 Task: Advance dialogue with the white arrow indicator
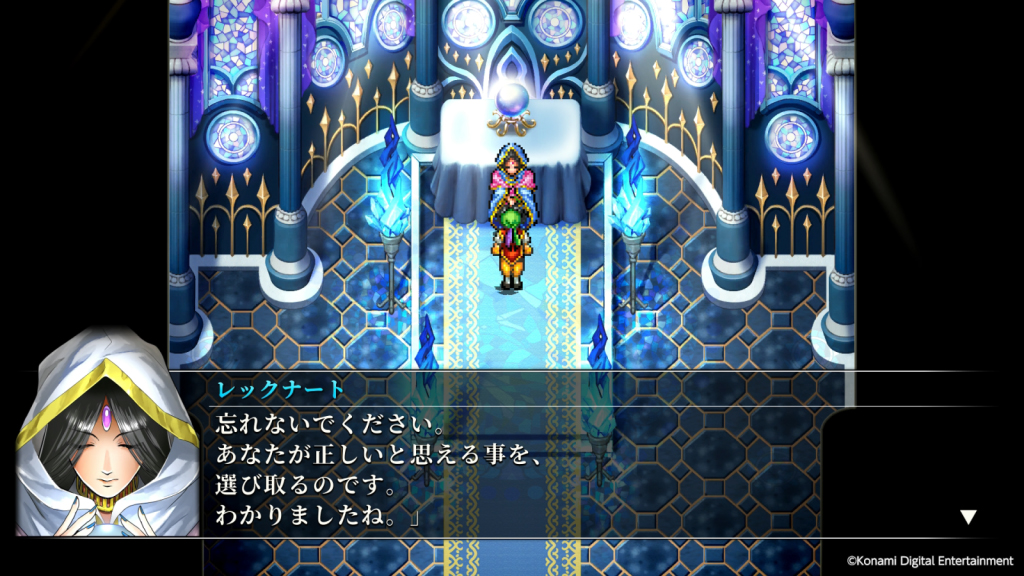coord(967,517)
